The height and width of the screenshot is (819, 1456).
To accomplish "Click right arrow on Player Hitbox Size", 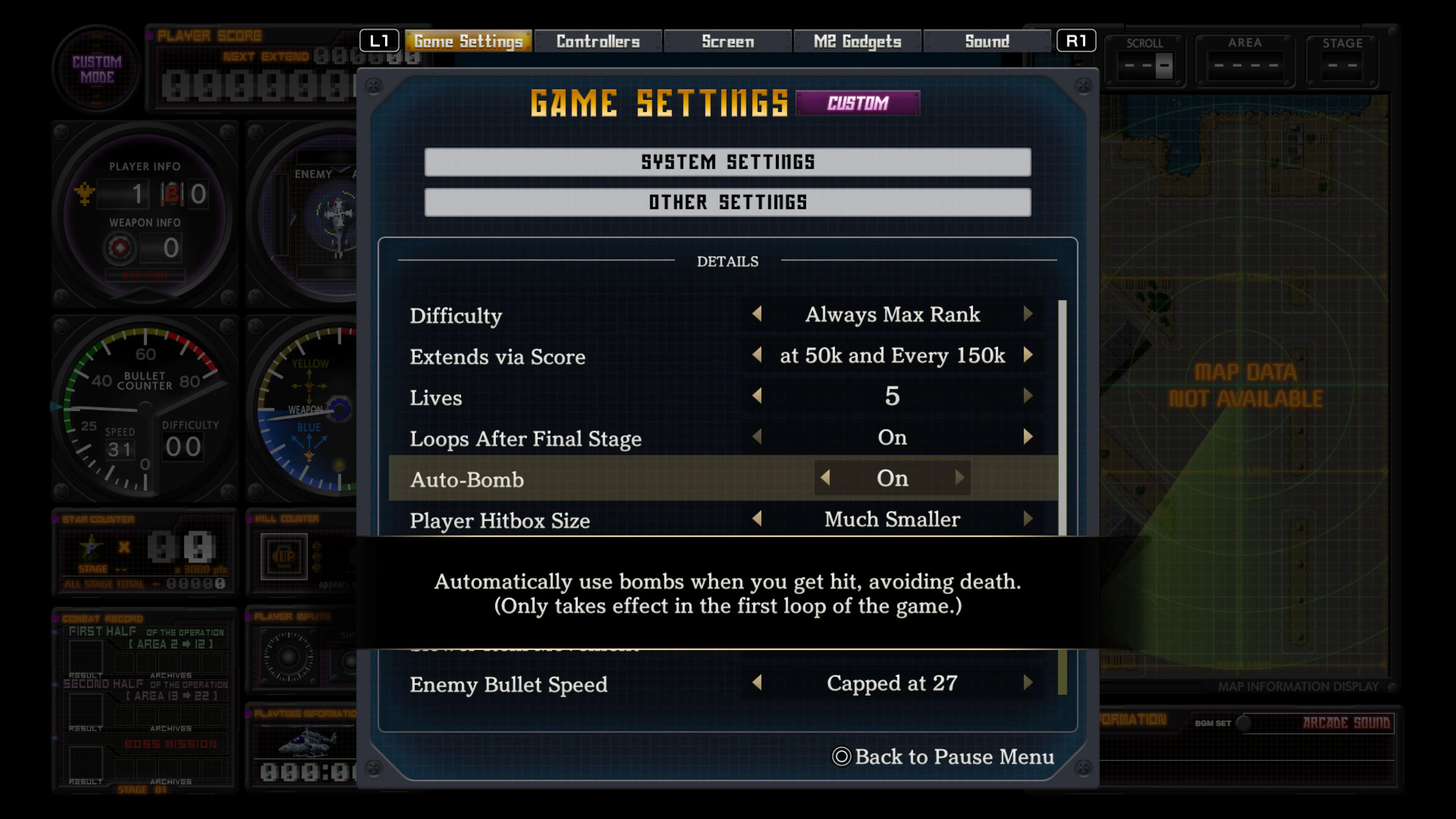I will [x=1029, y=519].
